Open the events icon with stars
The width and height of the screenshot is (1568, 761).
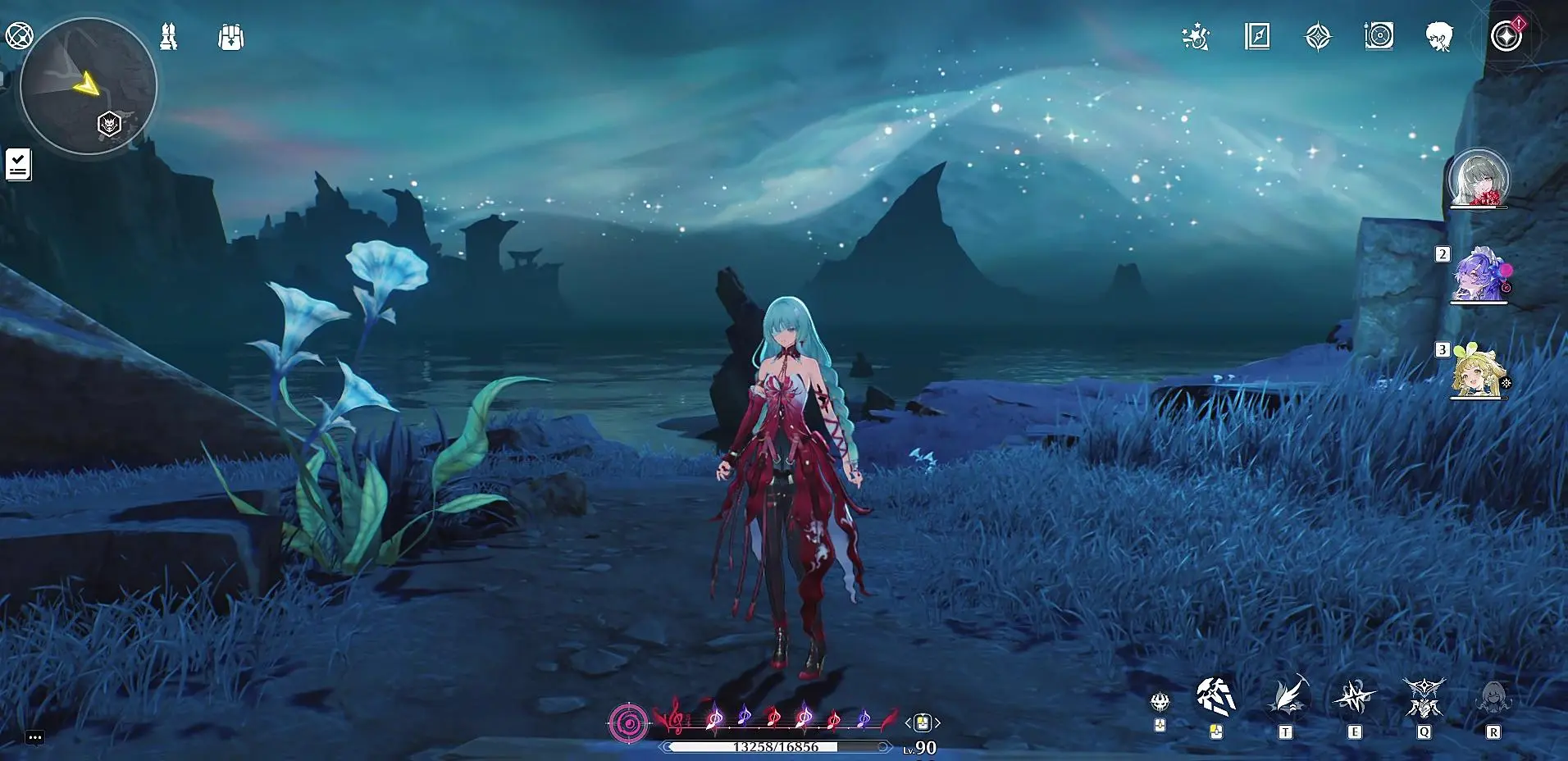[1196, 37]
